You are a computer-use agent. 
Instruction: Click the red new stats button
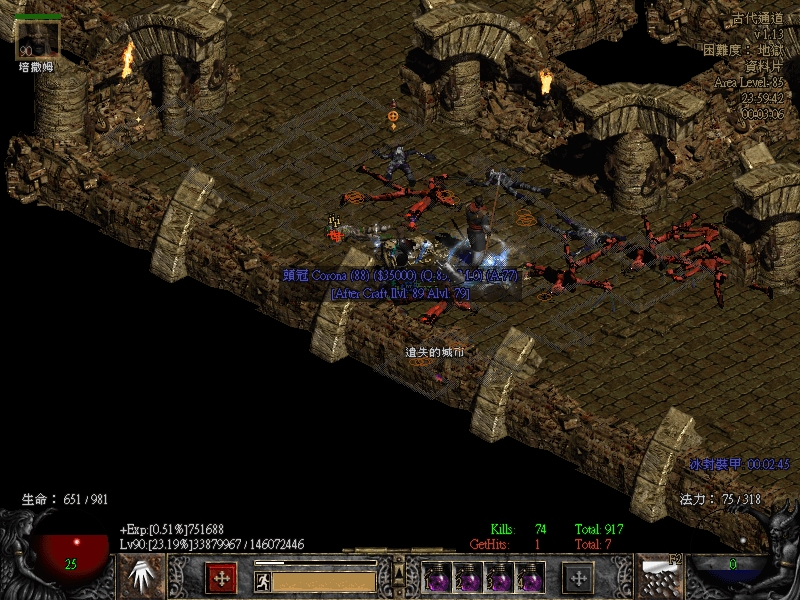(221, 577)
